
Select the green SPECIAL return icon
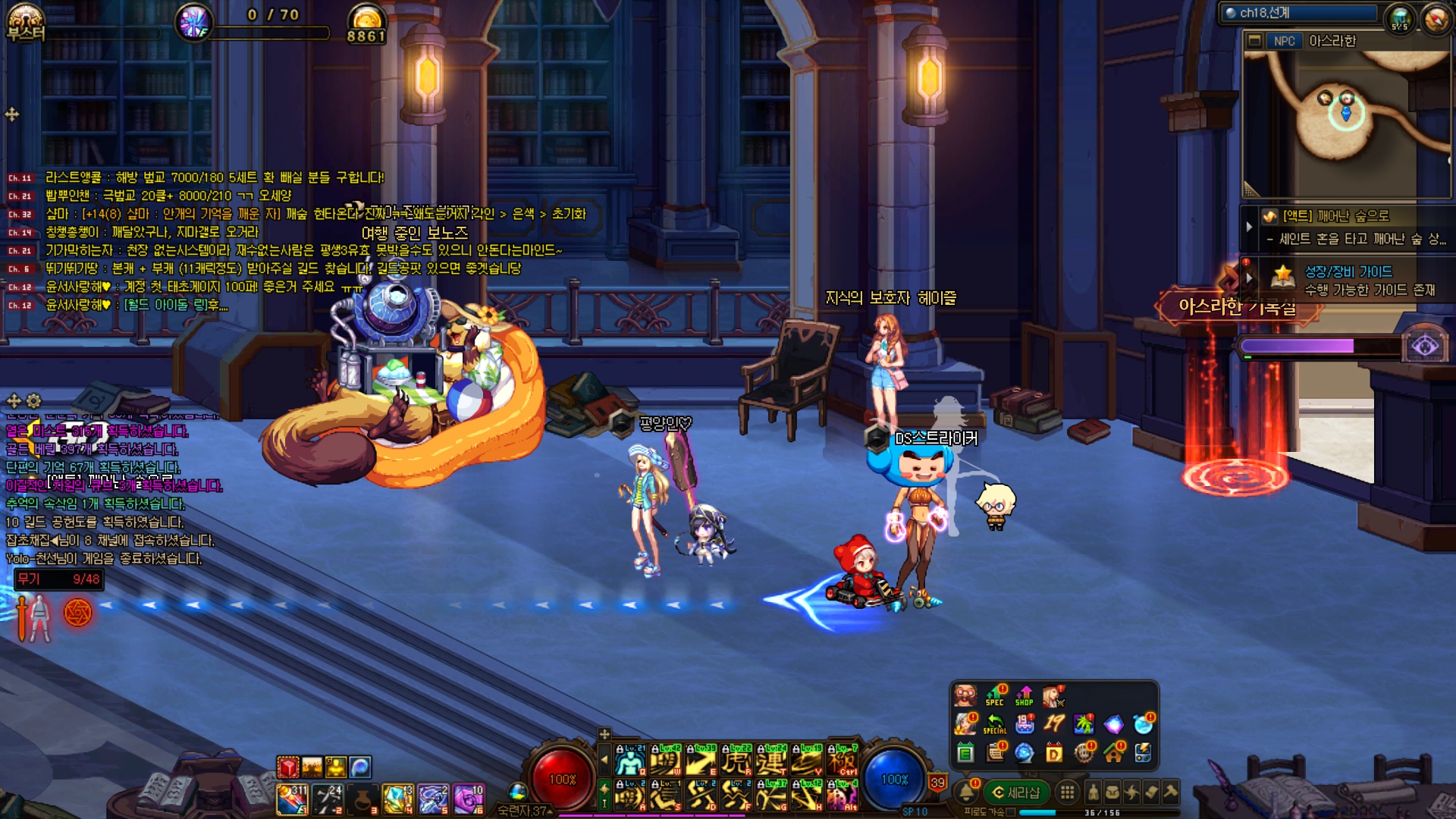point(994,724)
